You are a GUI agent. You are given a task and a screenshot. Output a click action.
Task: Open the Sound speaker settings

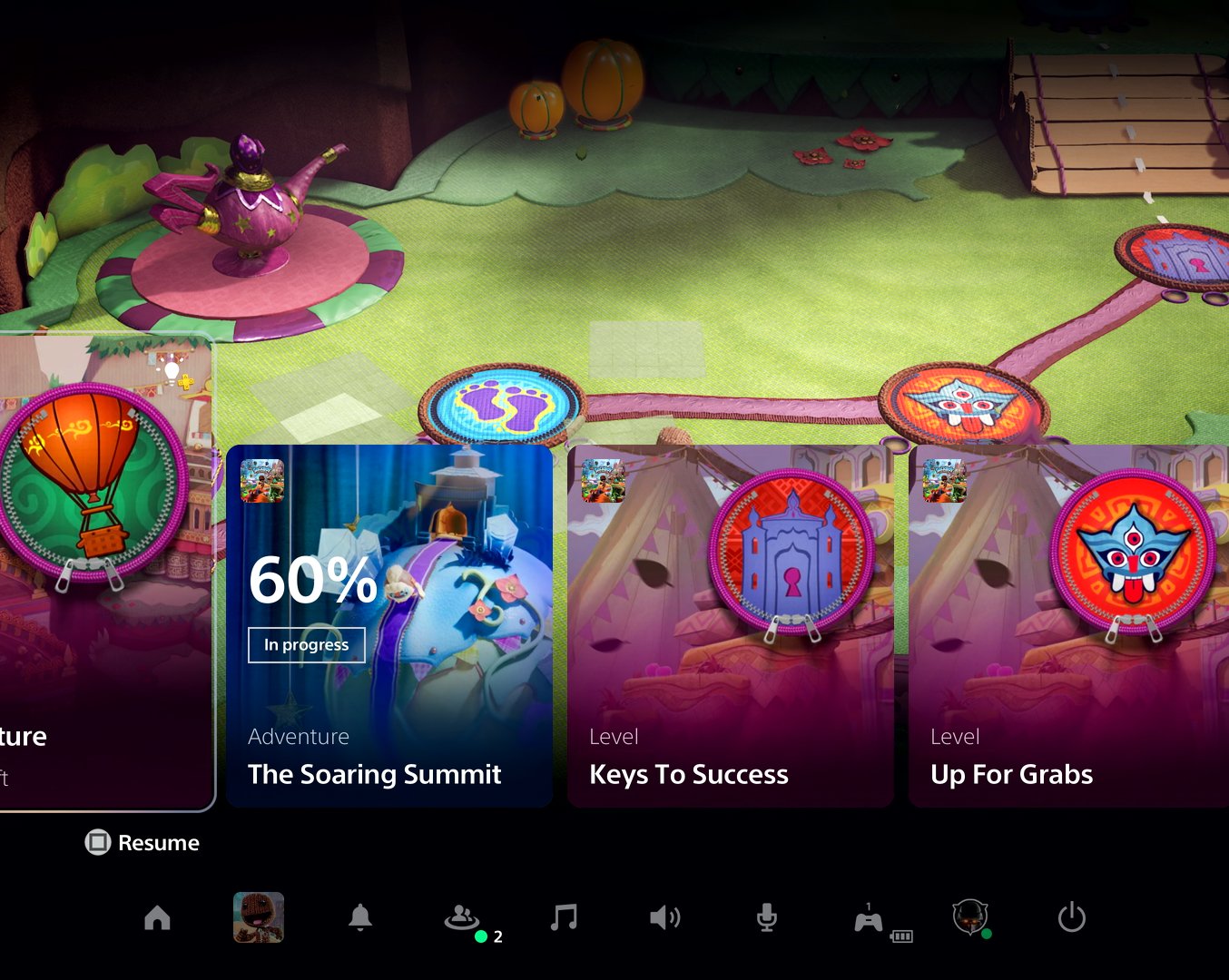665,918
